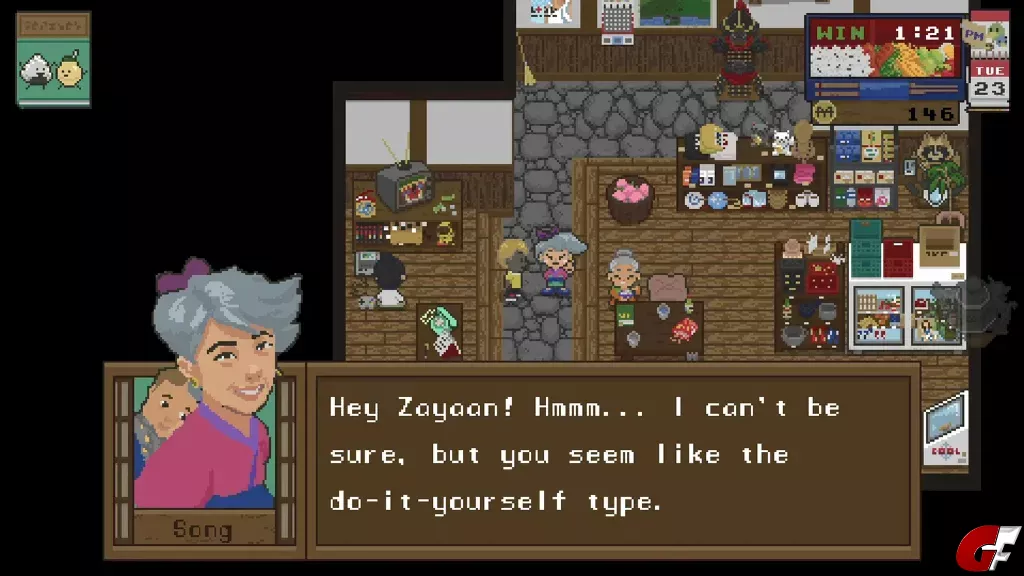Click the gold coin money icon
This screenshot has height=576, width=1024.
coord(823,113)
